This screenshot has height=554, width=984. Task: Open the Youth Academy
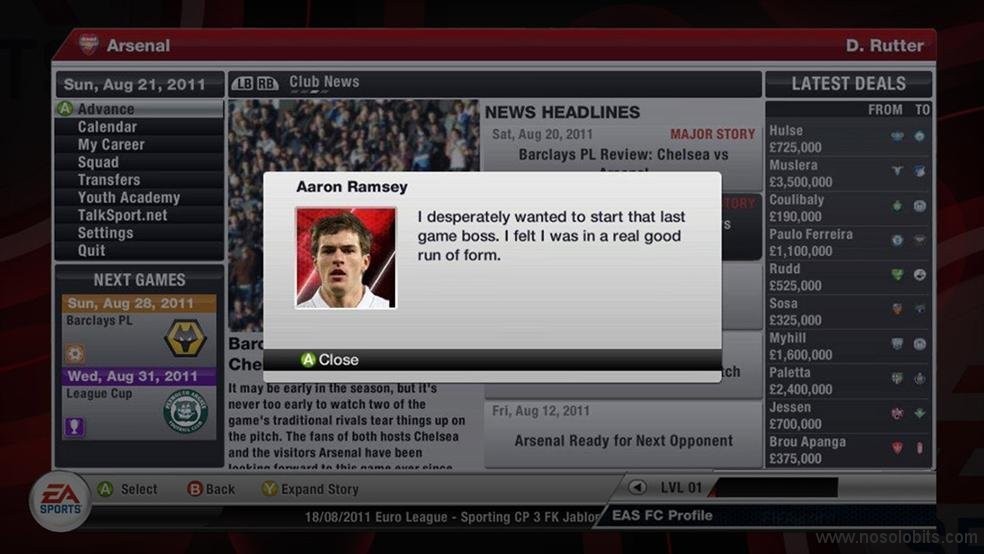pos(129,198)
